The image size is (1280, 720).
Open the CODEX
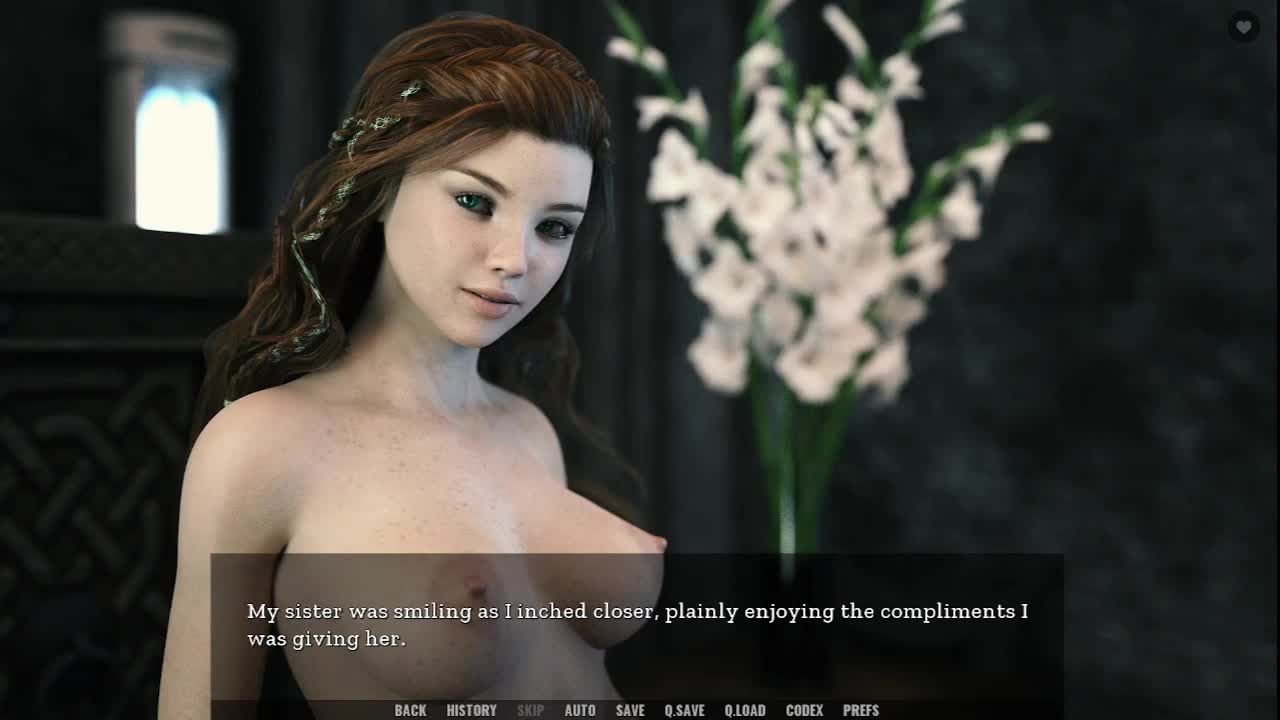tap(804, 710)
